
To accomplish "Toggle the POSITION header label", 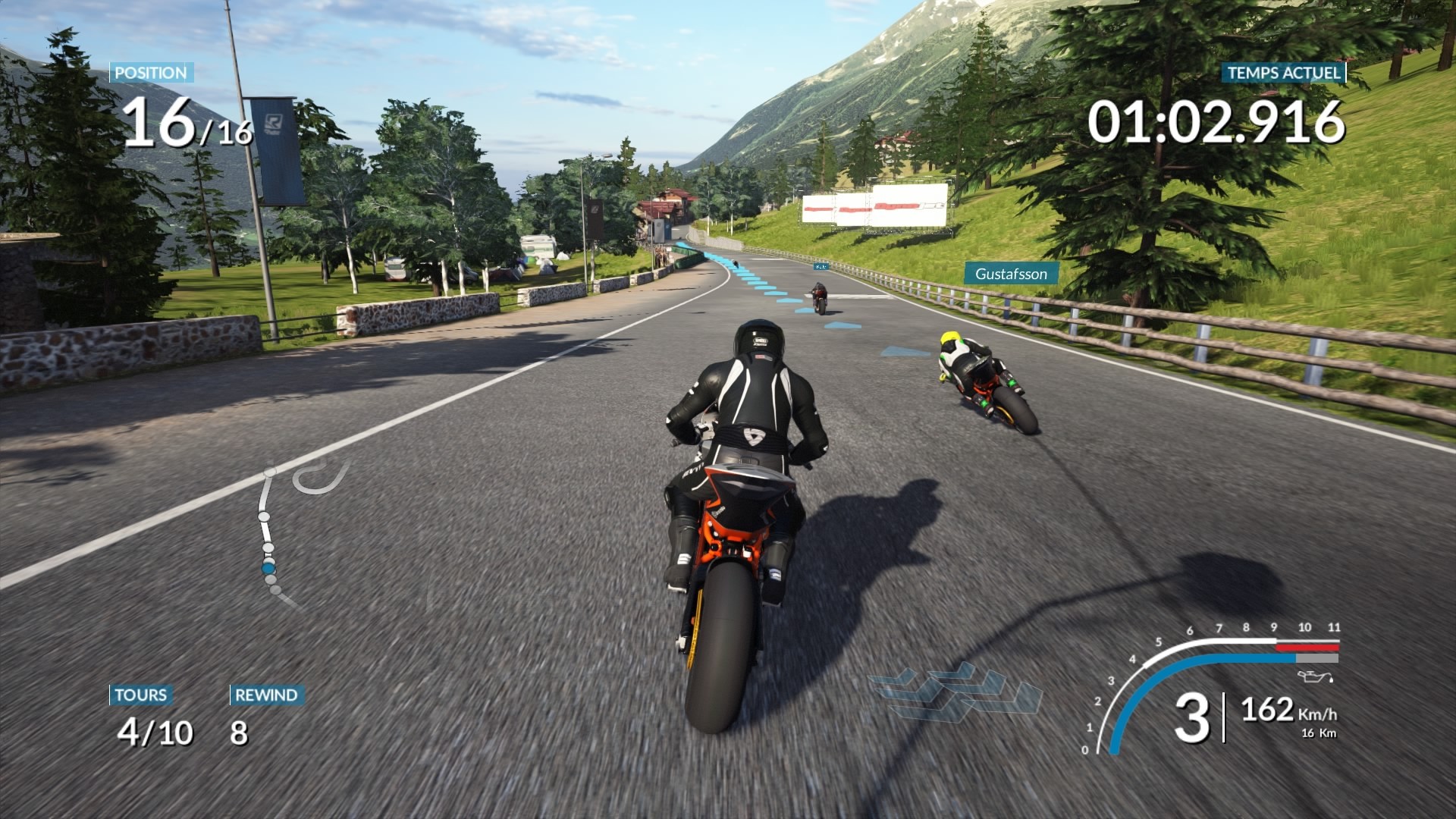I will (150, 74).
